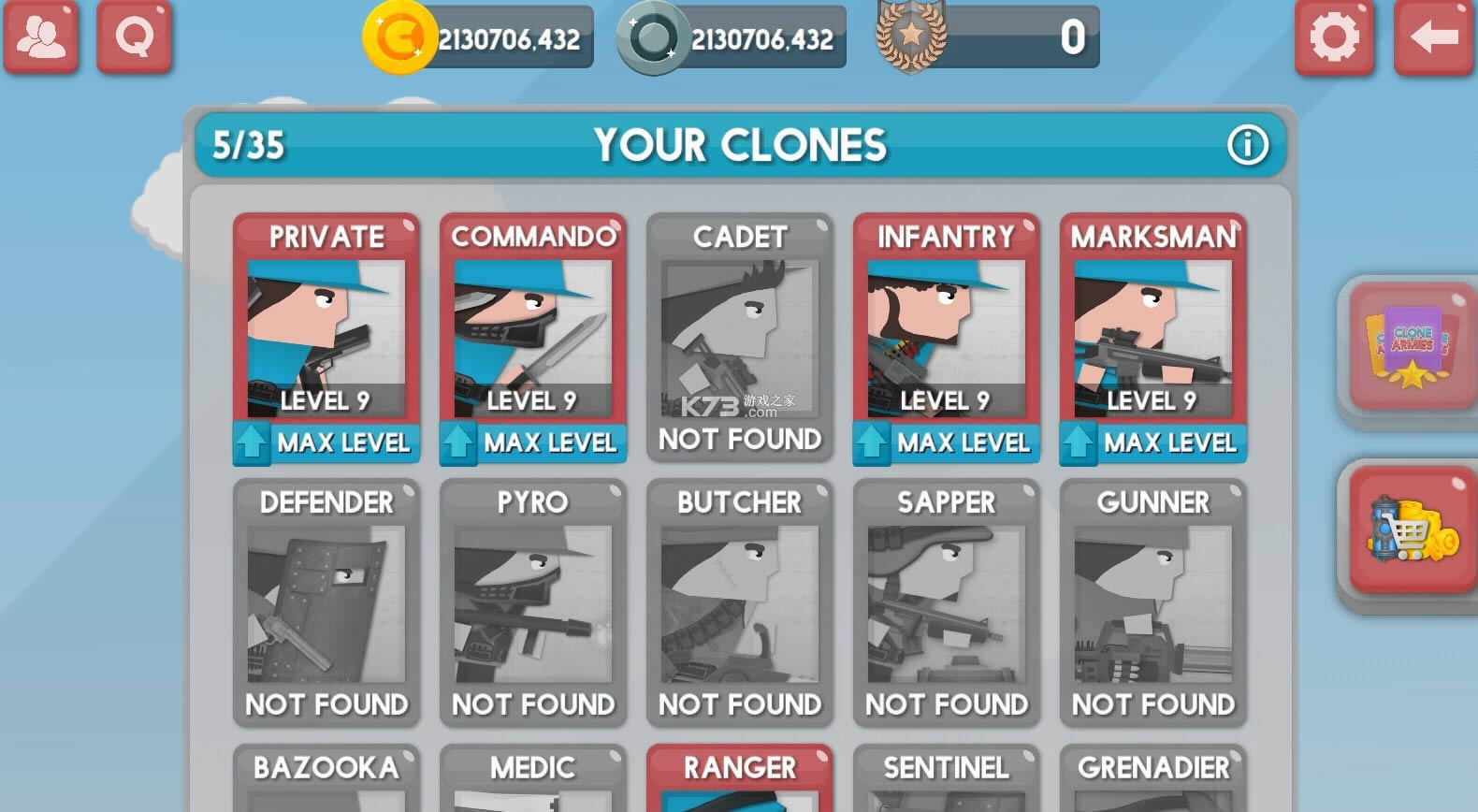The image size is (1478, 812).
Task: View the Defender NOT FOUND card
Action: click(x=326, y=603)
